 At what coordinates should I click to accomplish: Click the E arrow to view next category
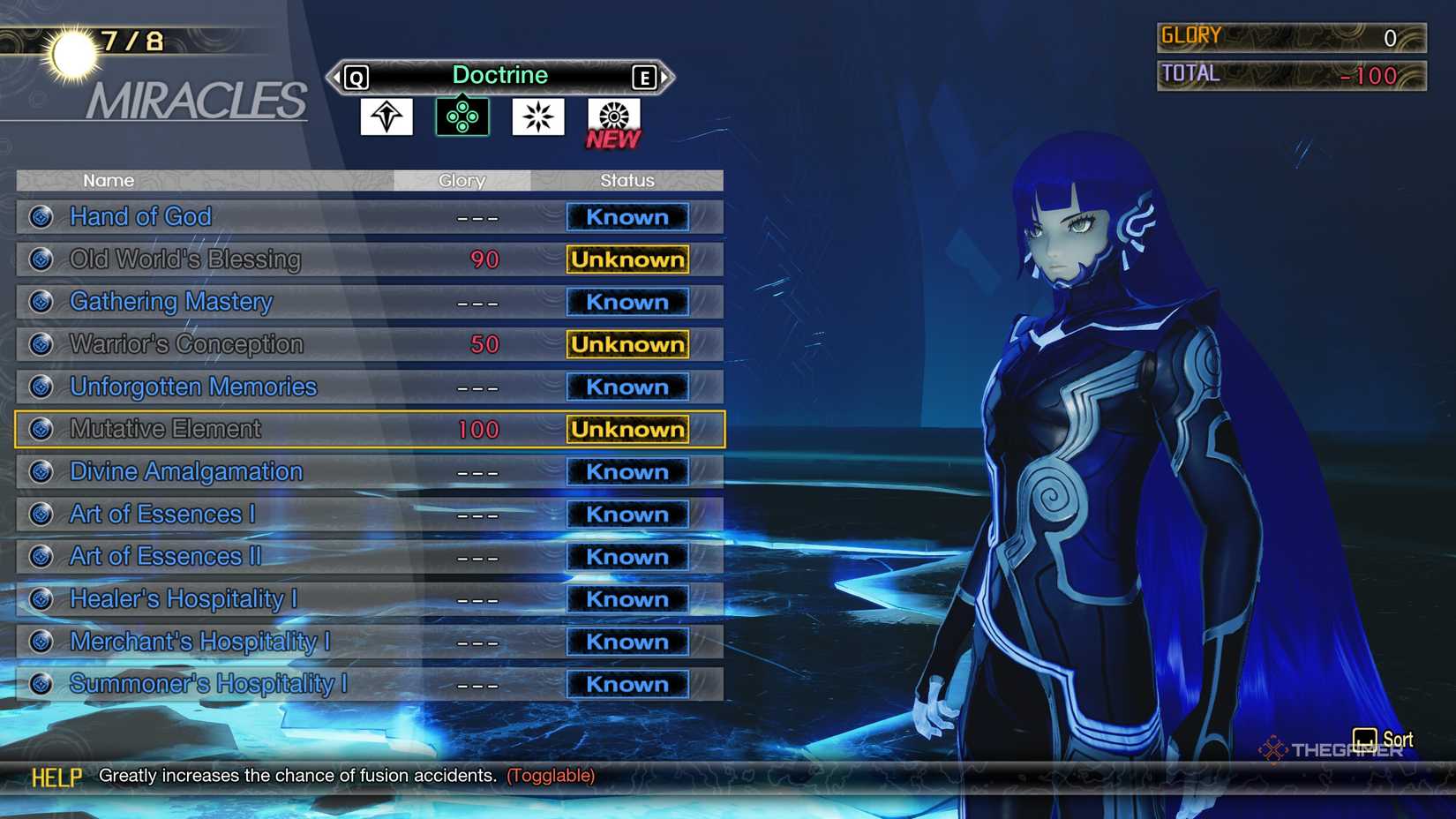click(646, 77)
